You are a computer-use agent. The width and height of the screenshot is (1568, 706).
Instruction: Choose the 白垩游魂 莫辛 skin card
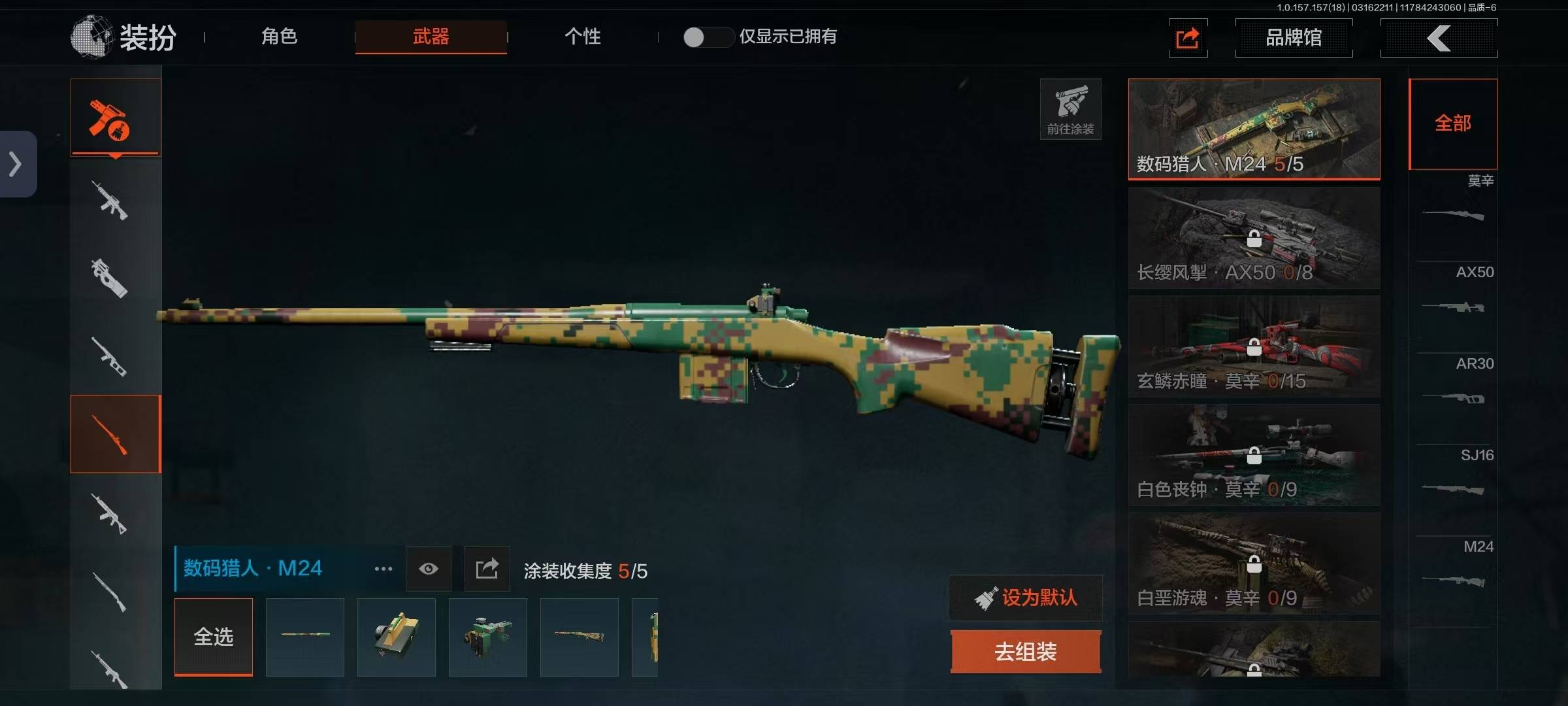(1254, 563)
